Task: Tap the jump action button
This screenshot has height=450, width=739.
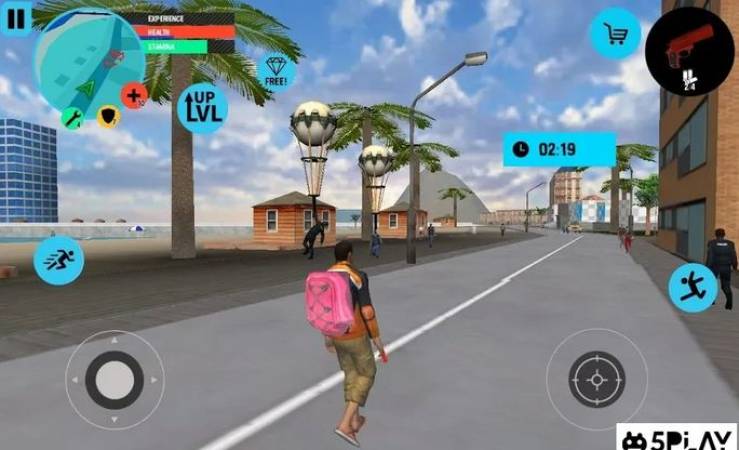Action: click(692, 287)
